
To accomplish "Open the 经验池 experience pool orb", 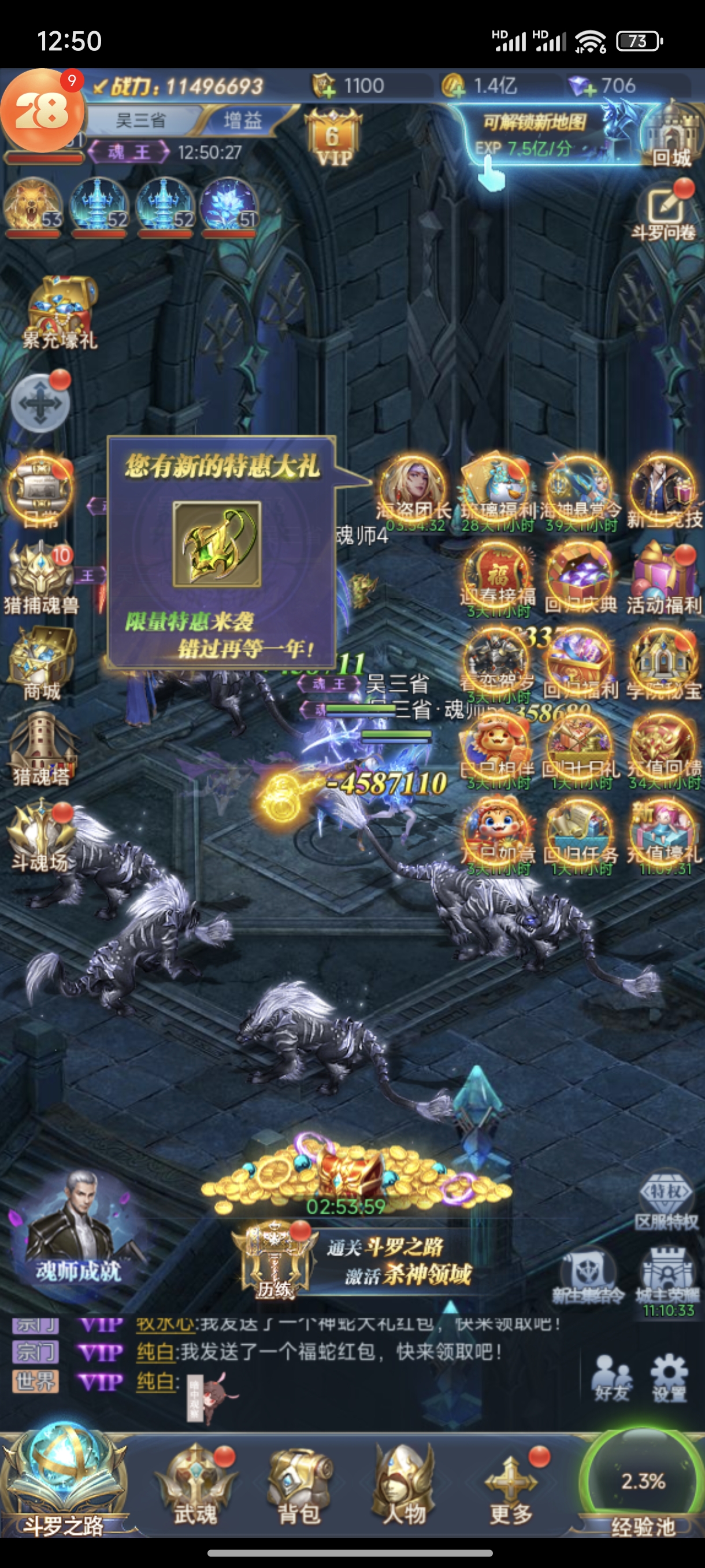I will (643, 1485).
